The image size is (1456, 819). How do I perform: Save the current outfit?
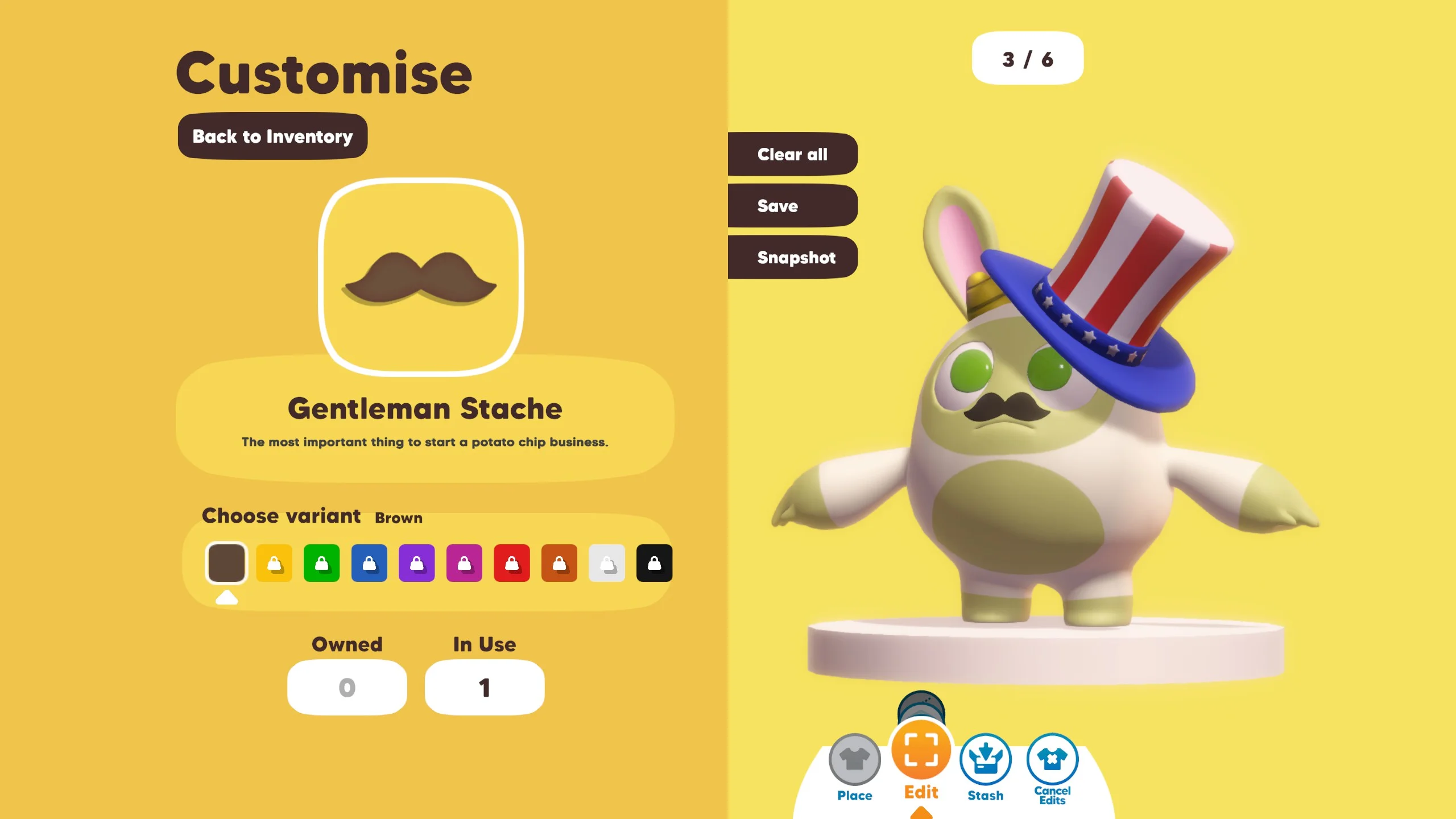[x=792, y=206]
